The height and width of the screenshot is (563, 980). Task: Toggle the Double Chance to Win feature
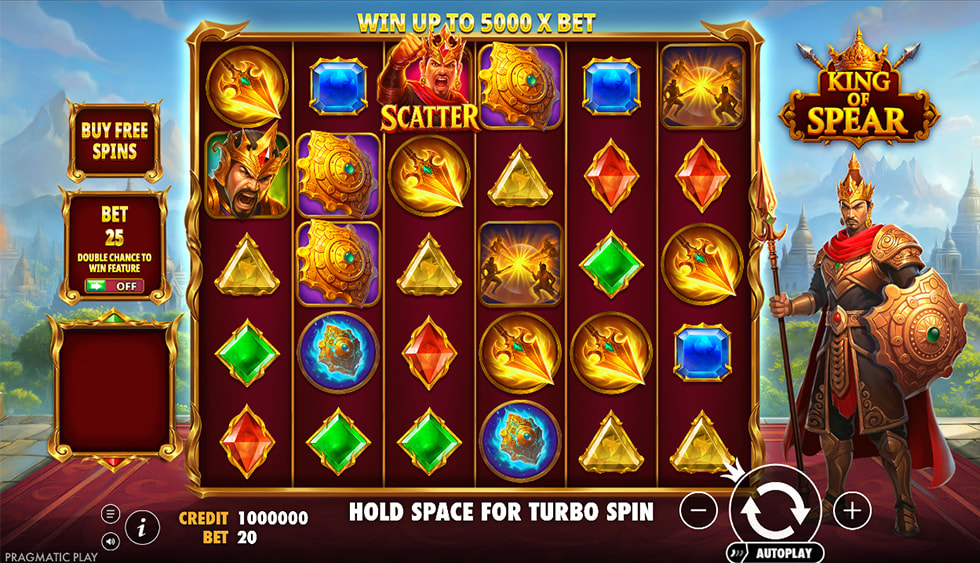(115, 285)
